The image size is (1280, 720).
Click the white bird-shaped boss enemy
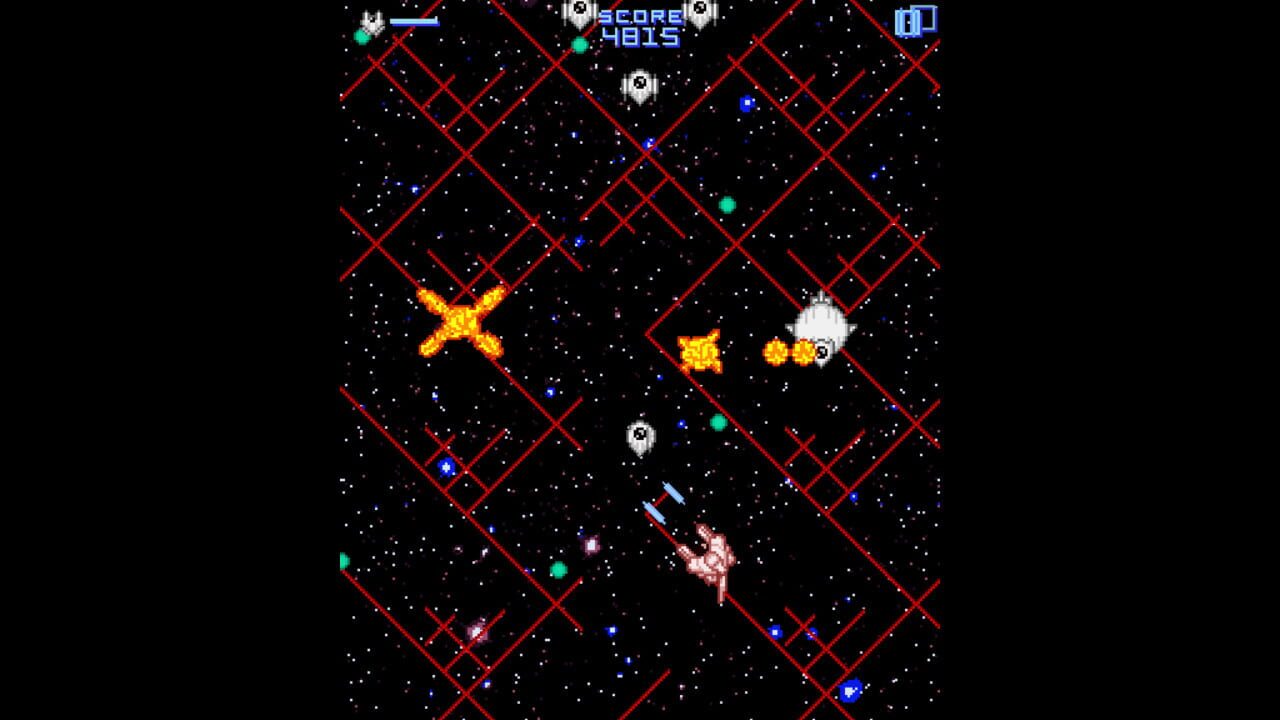tap(822, 322)
